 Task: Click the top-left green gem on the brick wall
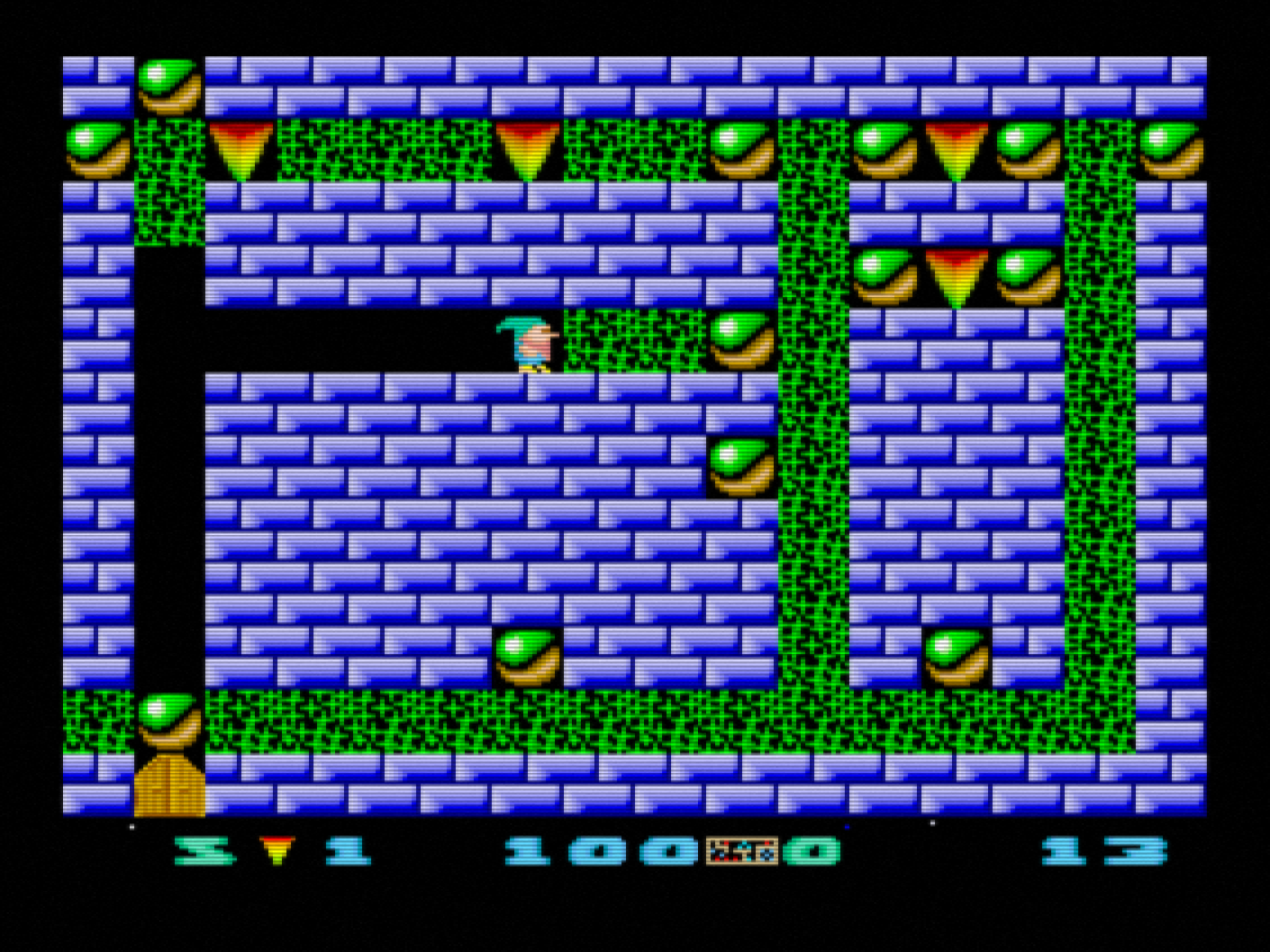171,84
